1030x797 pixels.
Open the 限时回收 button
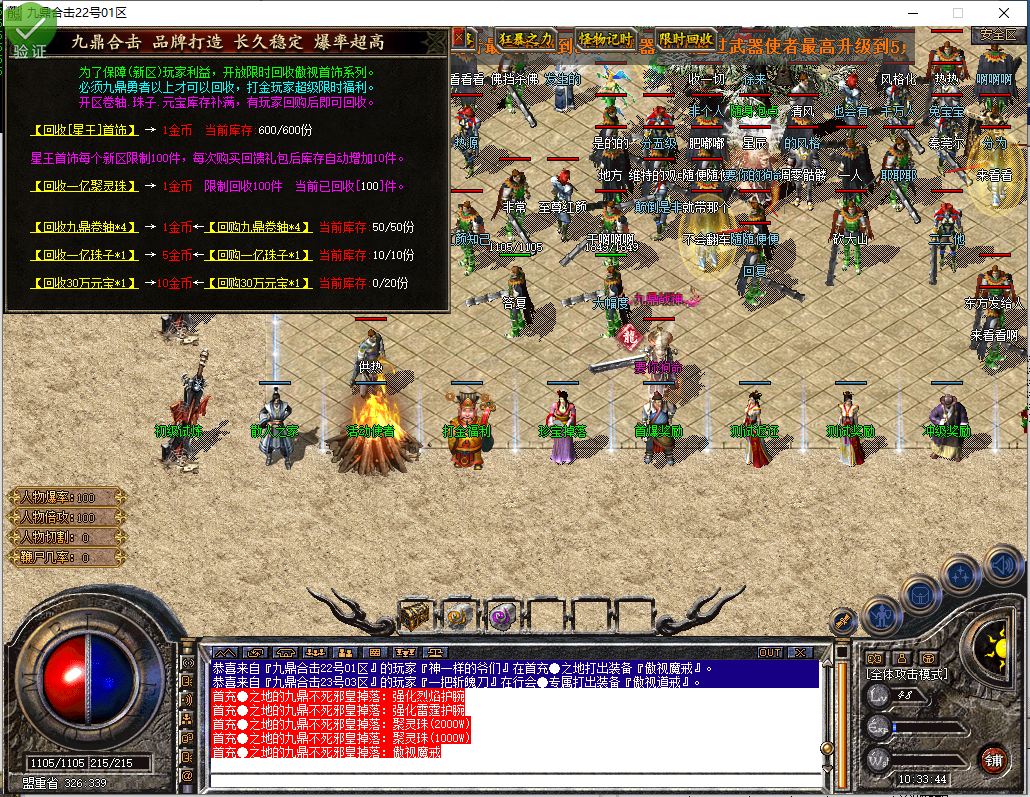pyautogui.click(x=686, y=39)
